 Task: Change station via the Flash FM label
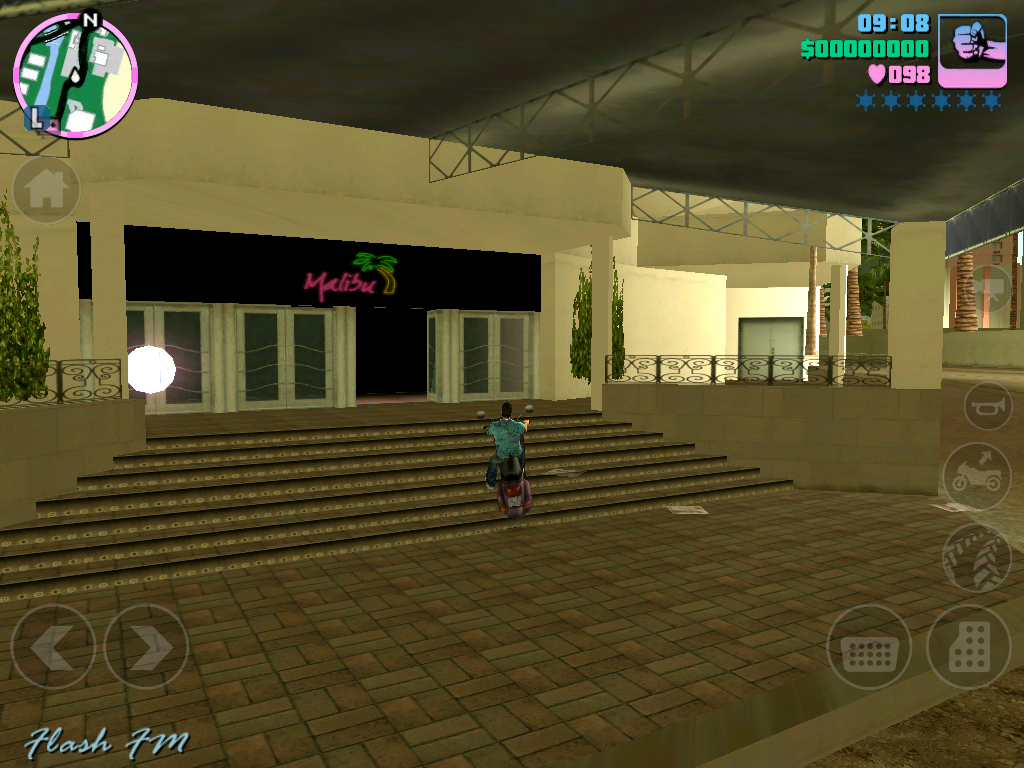coord(107,743)
